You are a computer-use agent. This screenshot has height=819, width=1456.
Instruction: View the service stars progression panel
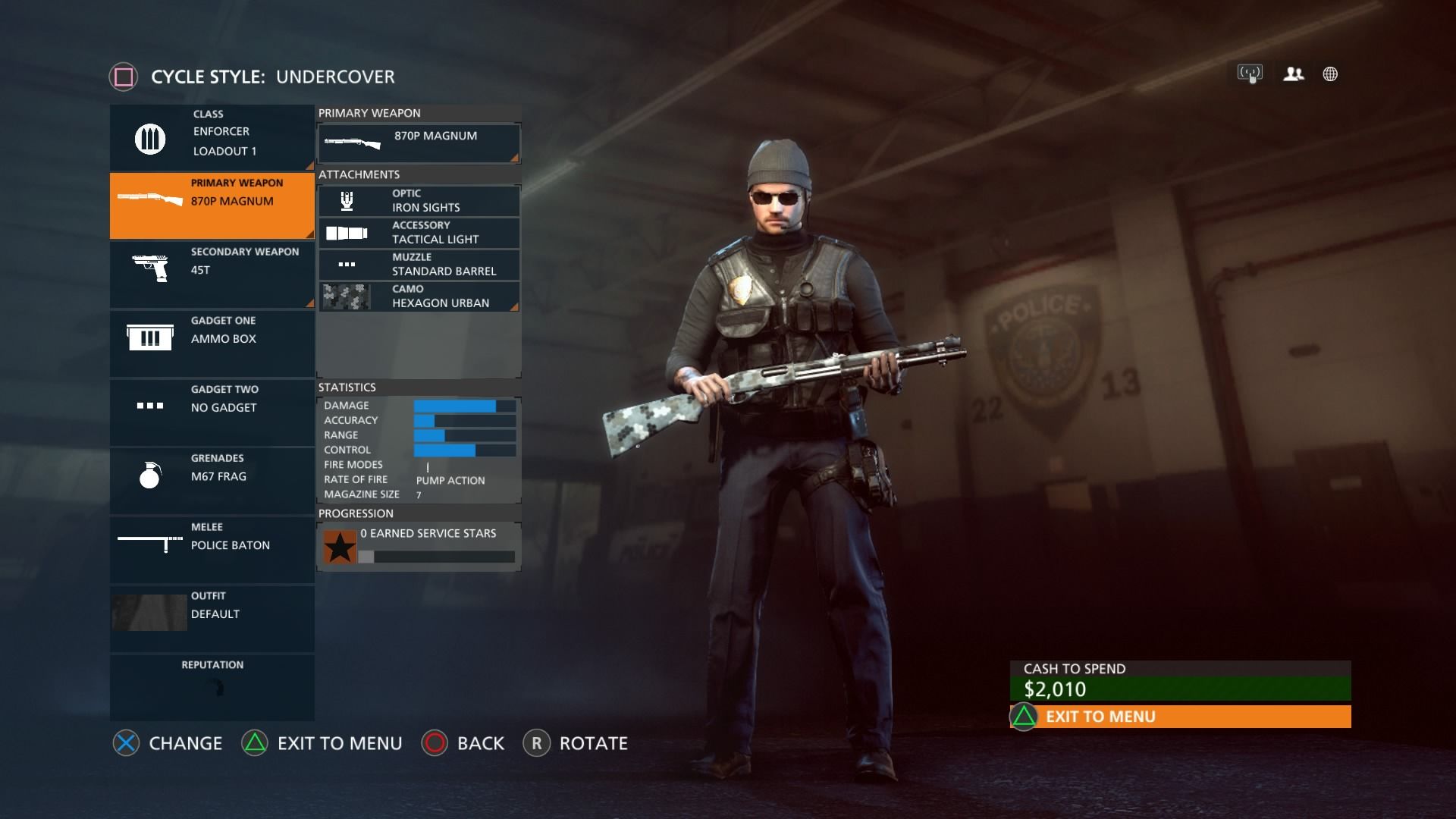coord(419,546)
